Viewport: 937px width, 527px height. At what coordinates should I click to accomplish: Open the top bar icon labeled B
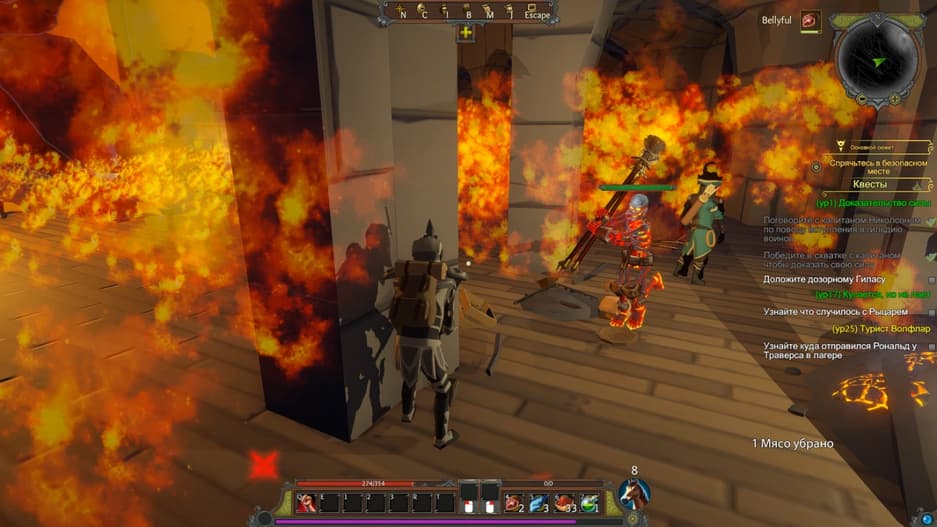coord(468,13)
